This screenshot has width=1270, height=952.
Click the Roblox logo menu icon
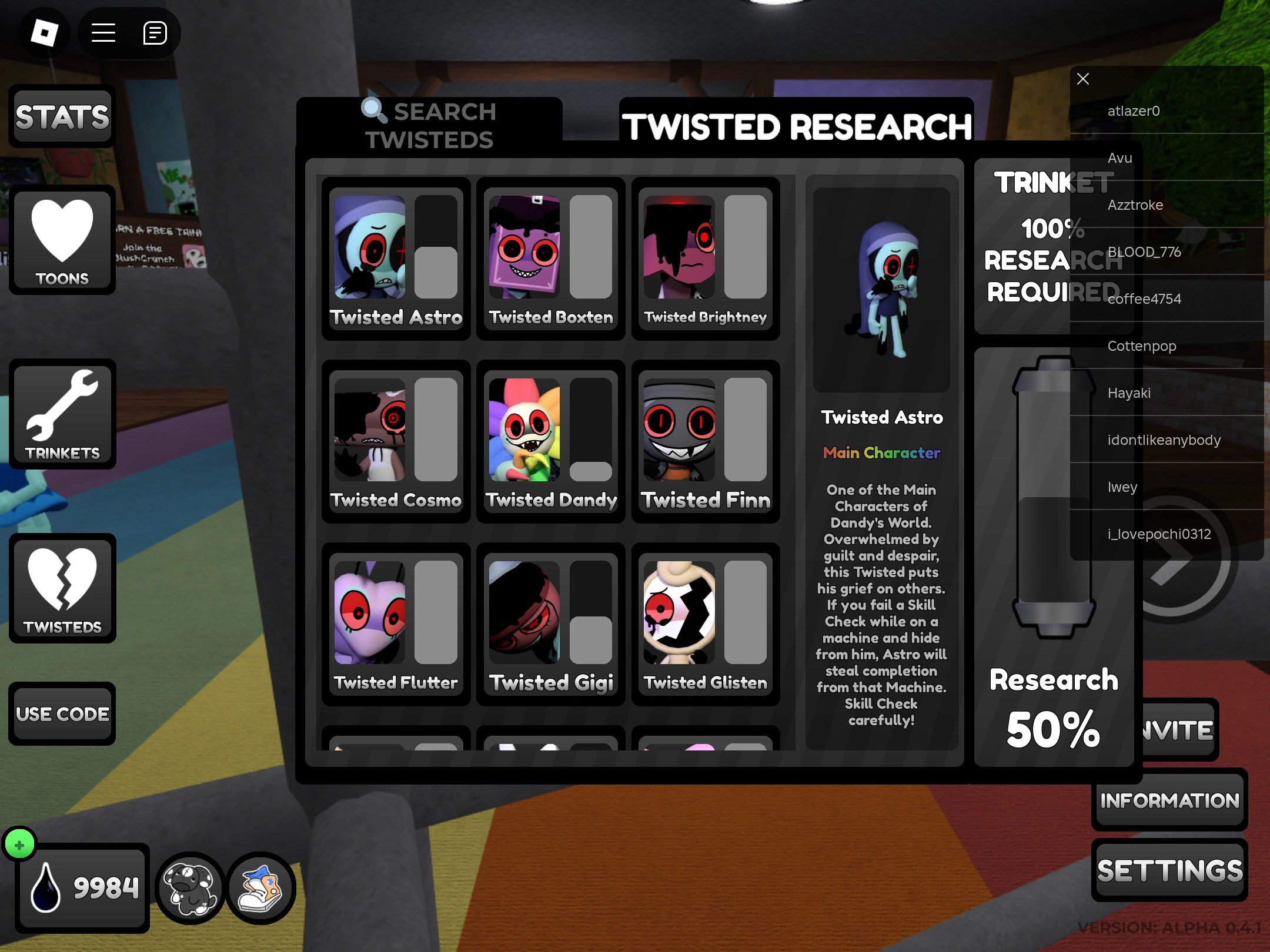click(45, 33)
